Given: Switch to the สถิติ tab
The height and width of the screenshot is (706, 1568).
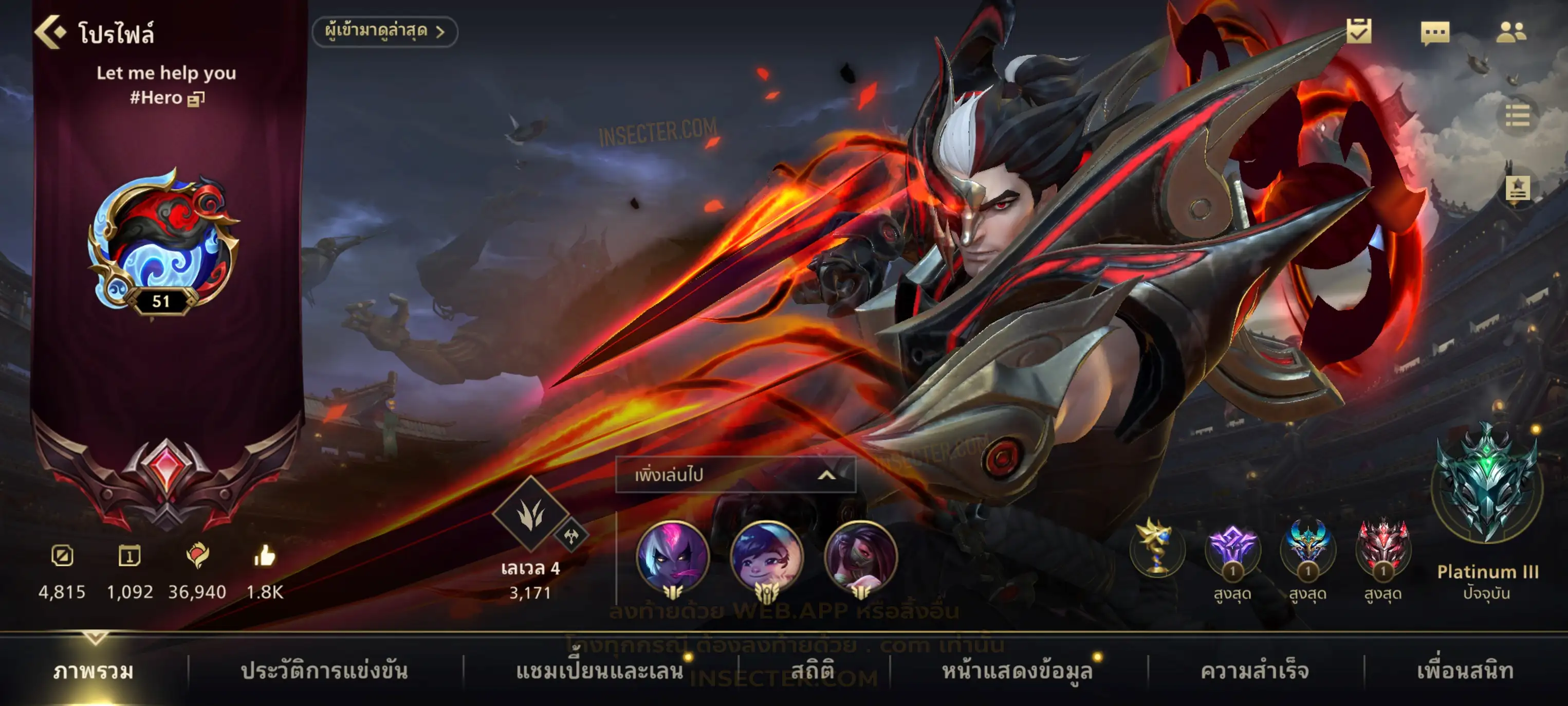Looking at the screenshot, I should [812, 671].
